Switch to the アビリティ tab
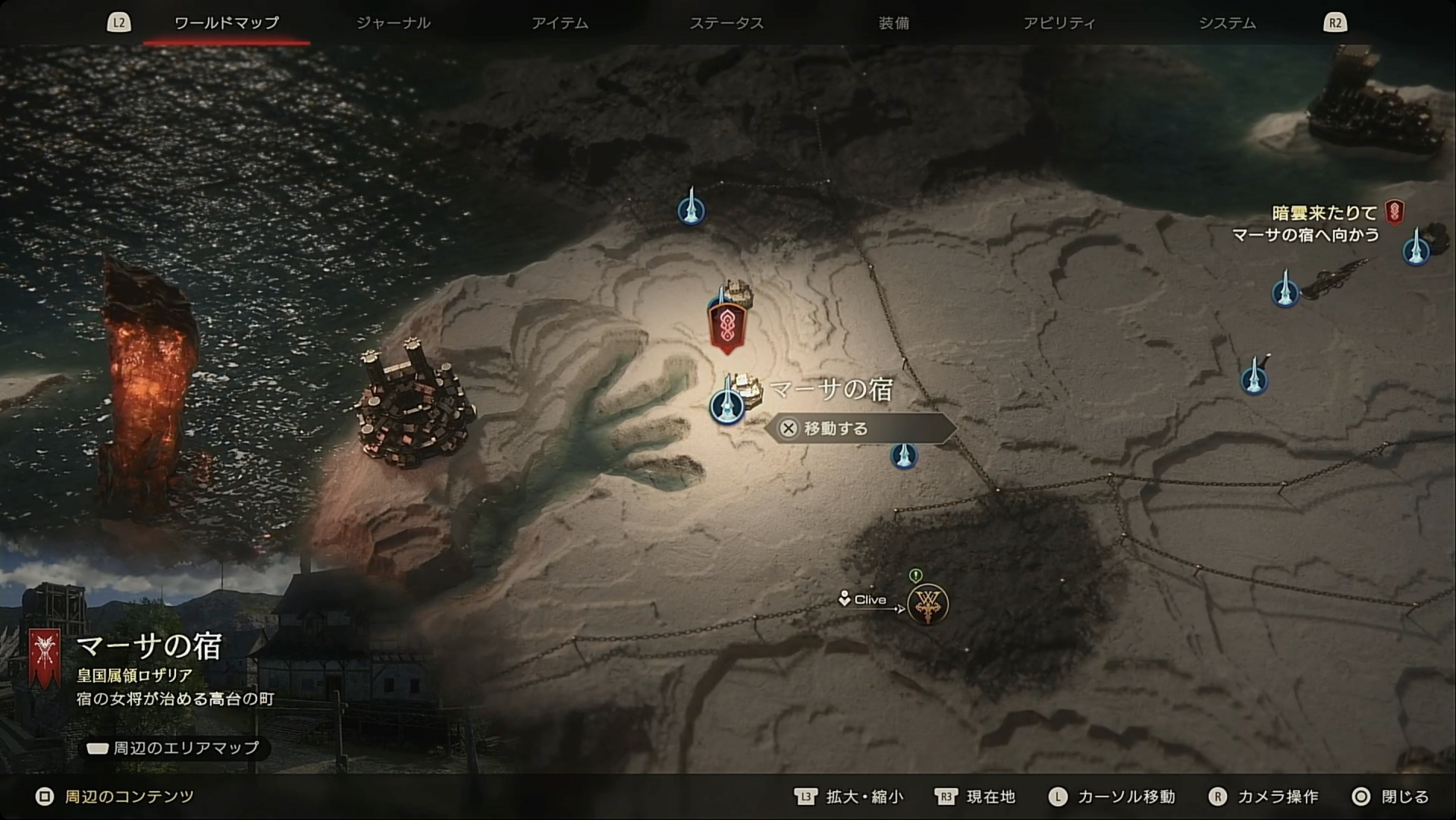 tap(1059, 23)
